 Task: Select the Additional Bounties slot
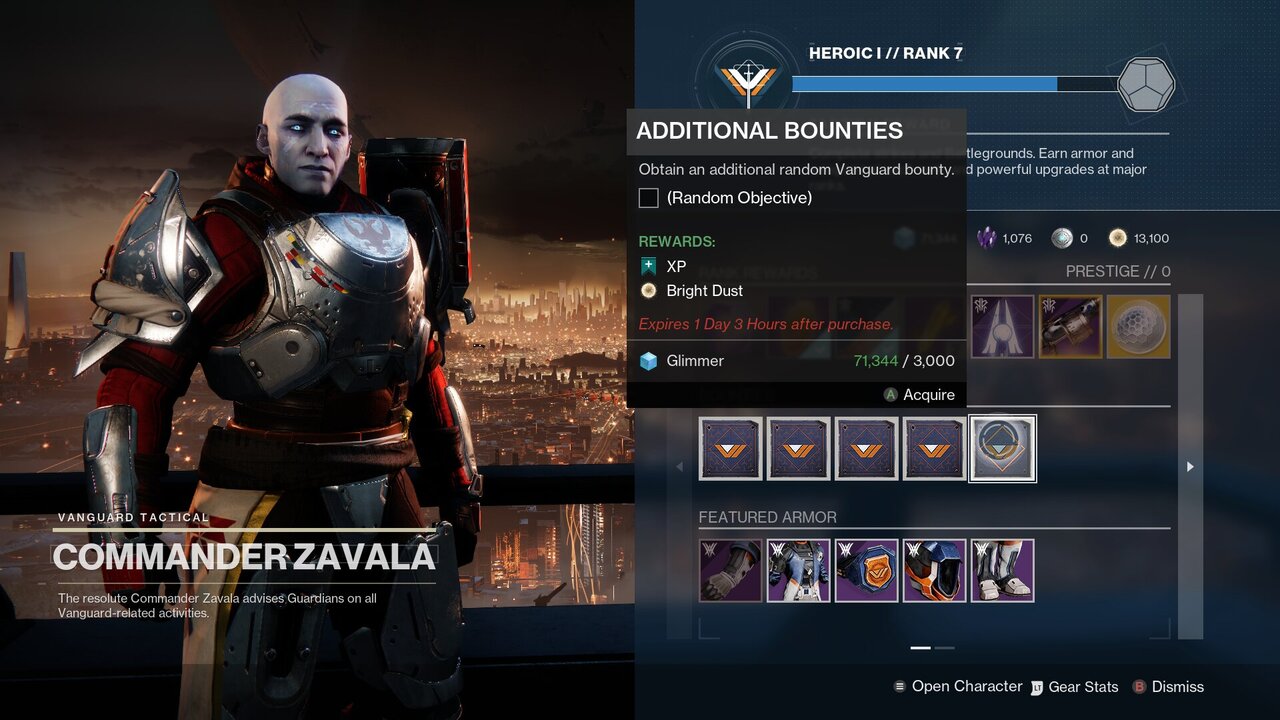click(x=1003, y=449)
